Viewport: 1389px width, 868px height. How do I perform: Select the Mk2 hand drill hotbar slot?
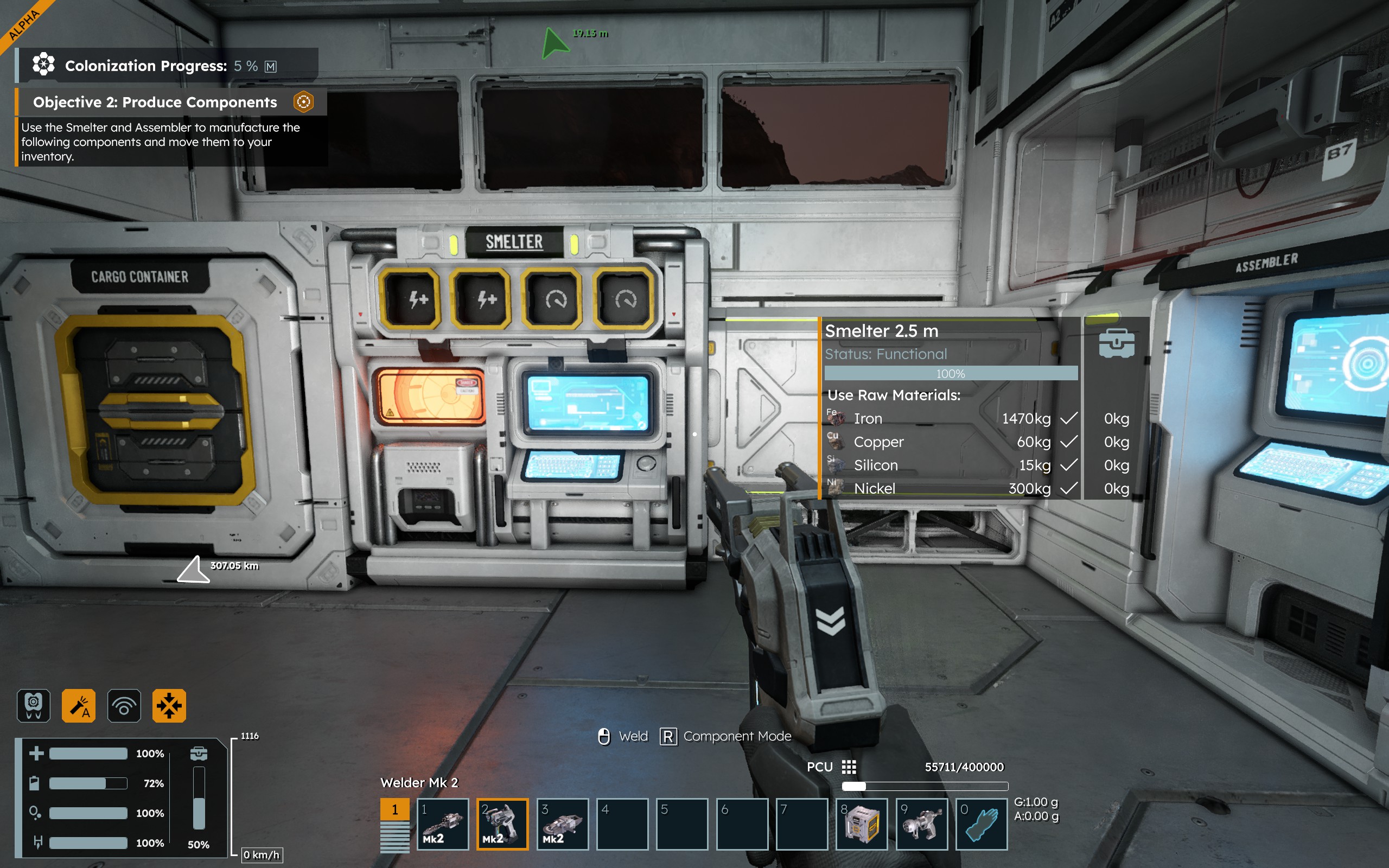(443, 824)
